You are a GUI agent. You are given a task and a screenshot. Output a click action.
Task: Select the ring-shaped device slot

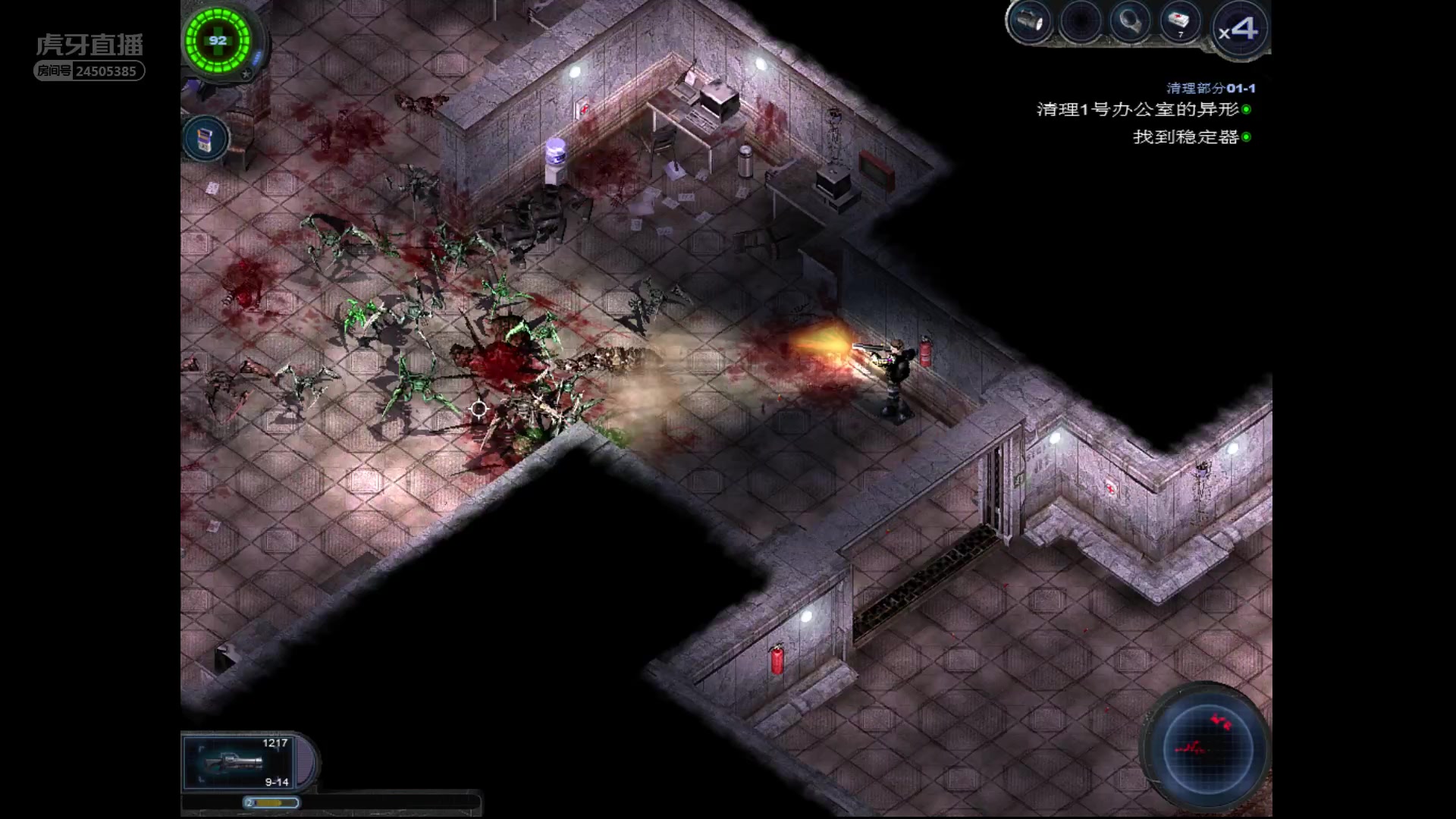(x=1130, y=23)
